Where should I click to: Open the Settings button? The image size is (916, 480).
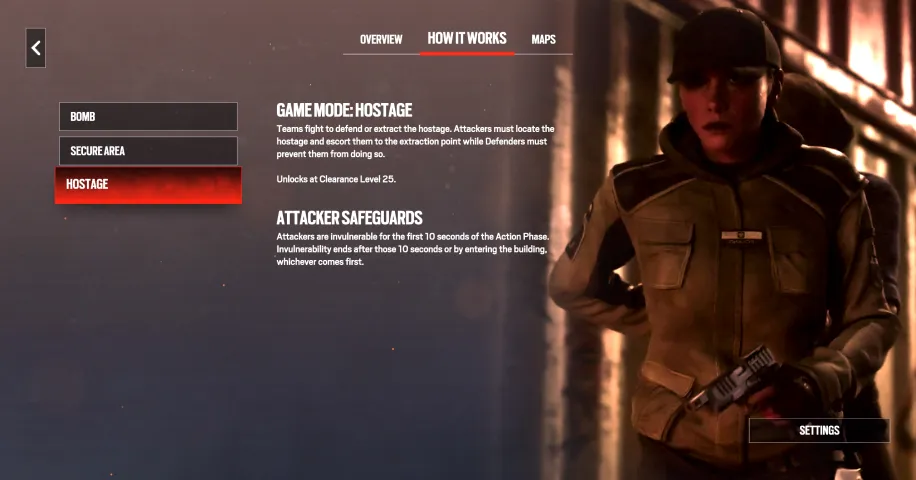pyautogui.click(x=819, y=431)
